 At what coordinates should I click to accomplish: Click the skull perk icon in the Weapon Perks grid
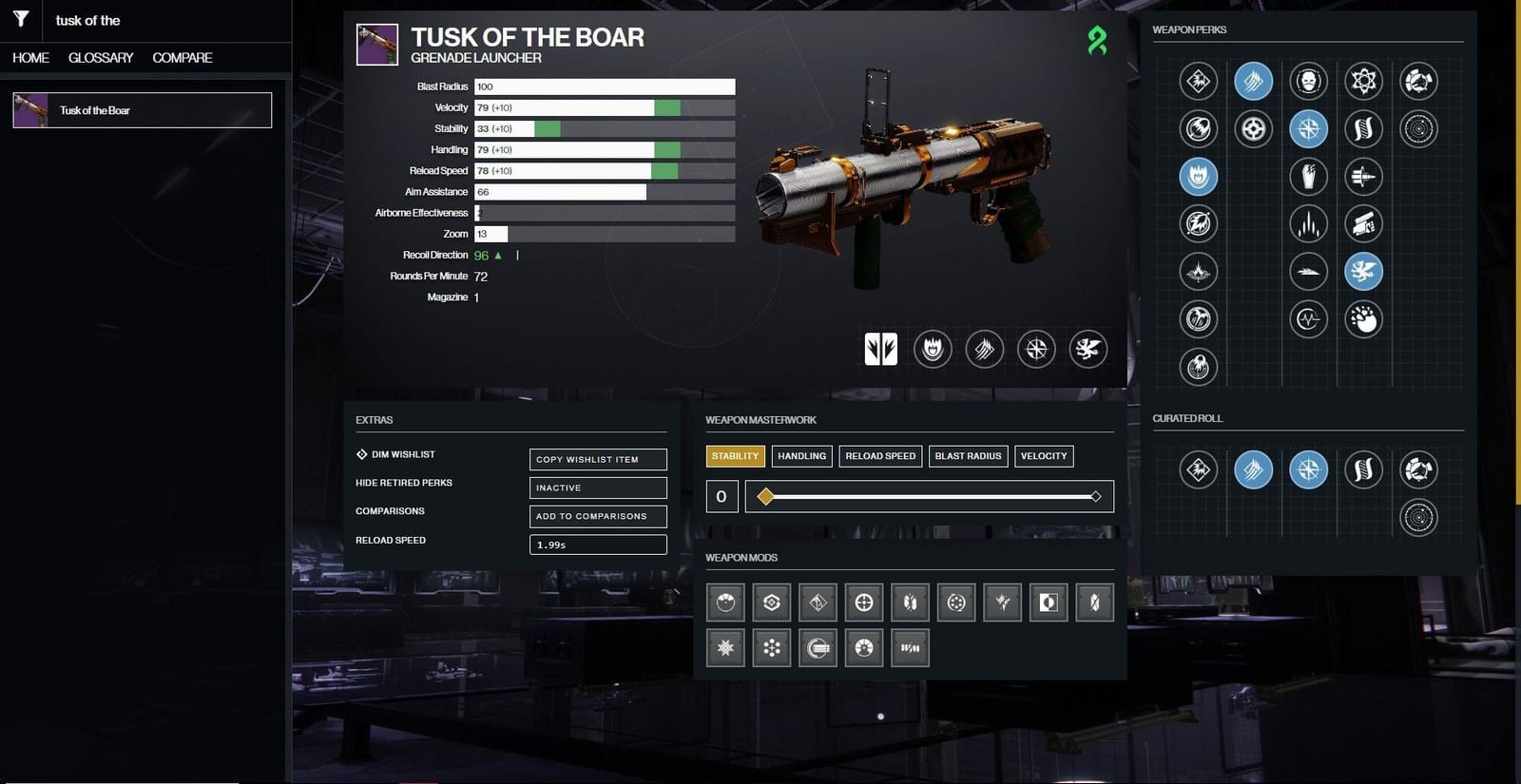click(1308, 81)
